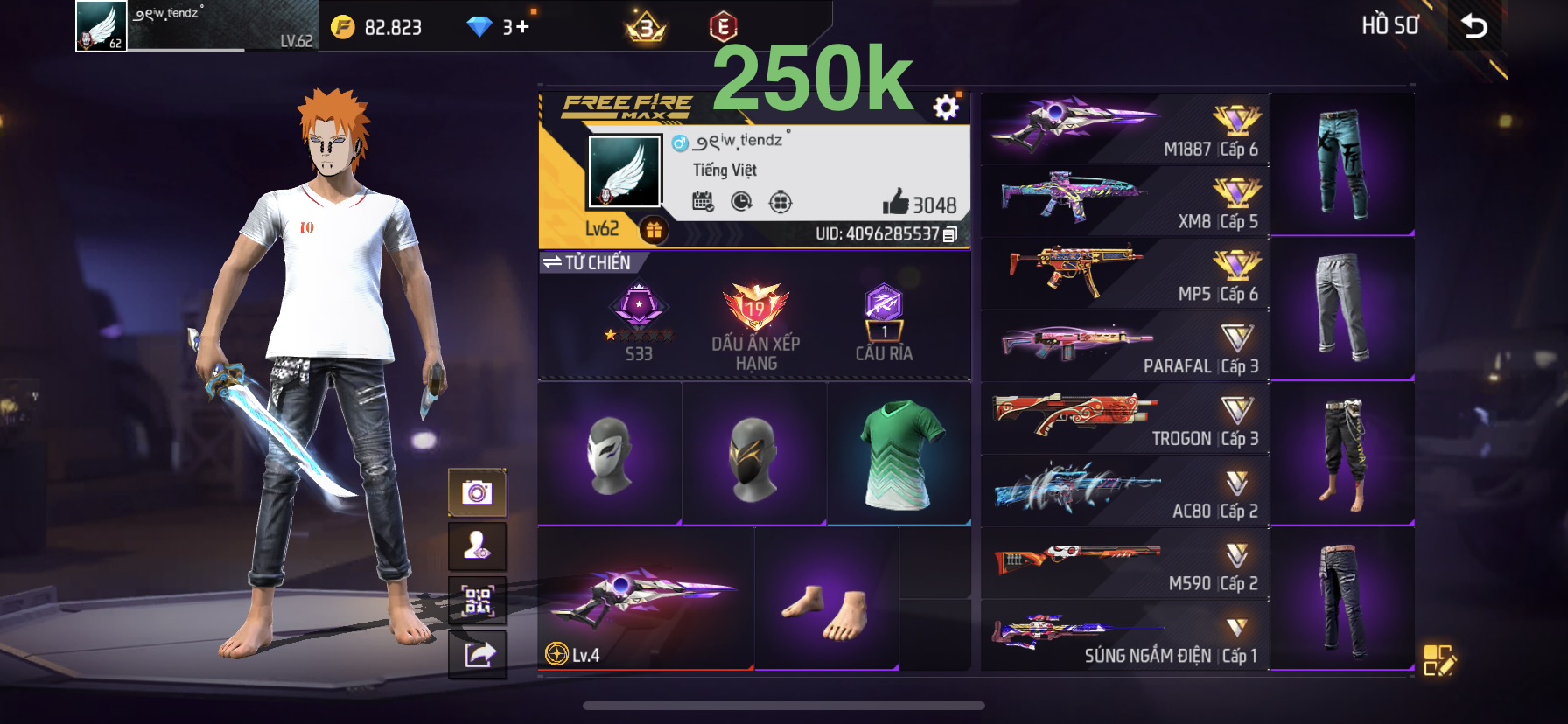Open profile settings gear icon

tap(946, 108)
